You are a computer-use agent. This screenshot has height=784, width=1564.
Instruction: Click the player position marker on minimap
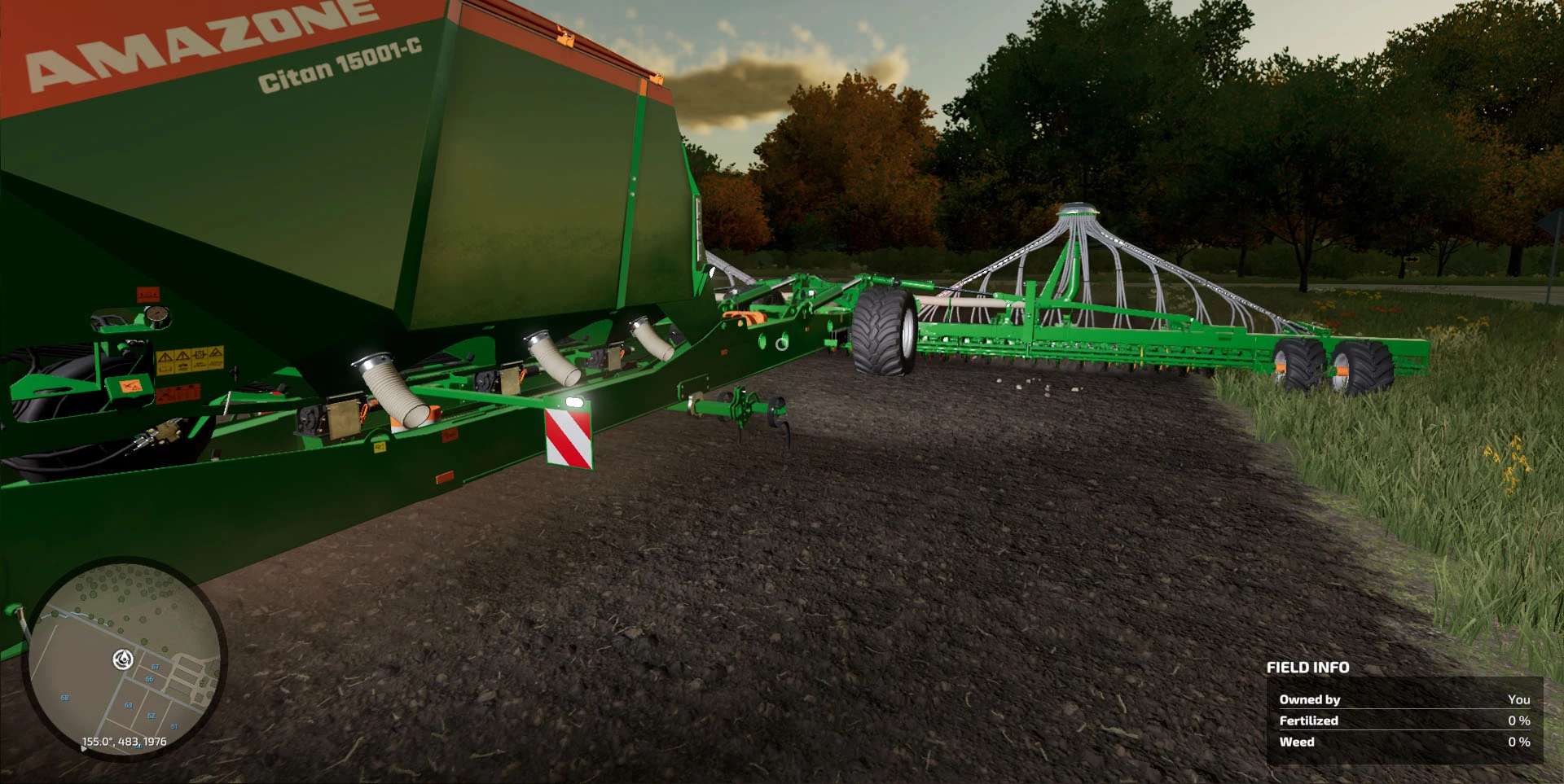[124, 659]
